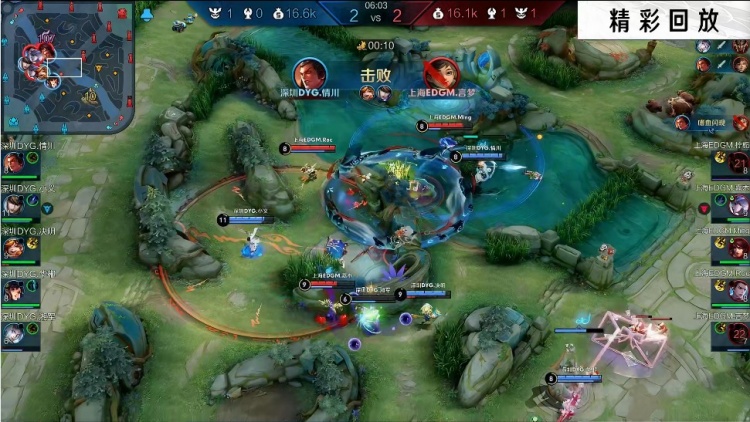Select the 深圳DYG.清川 player portrait in the left list
The image size is (750, 422).
click(14, 162)
